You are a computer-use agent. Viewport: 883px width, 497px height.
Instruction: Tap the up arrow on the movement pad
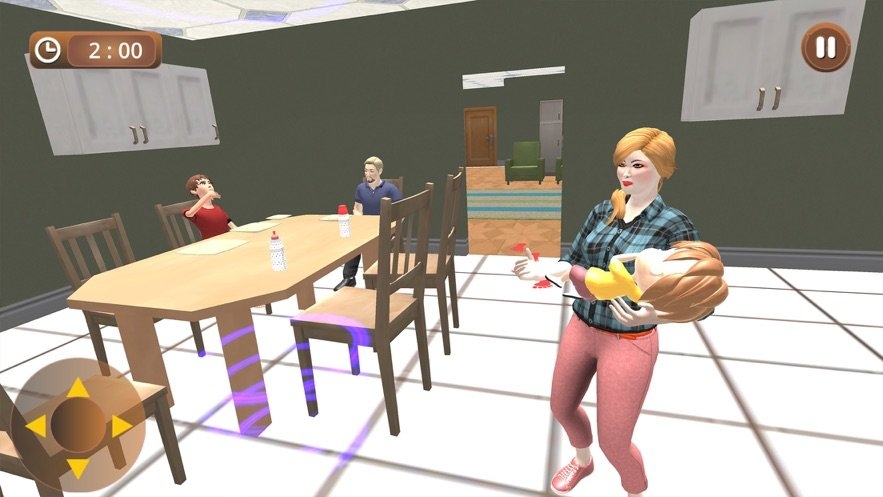tap(78, 388)
